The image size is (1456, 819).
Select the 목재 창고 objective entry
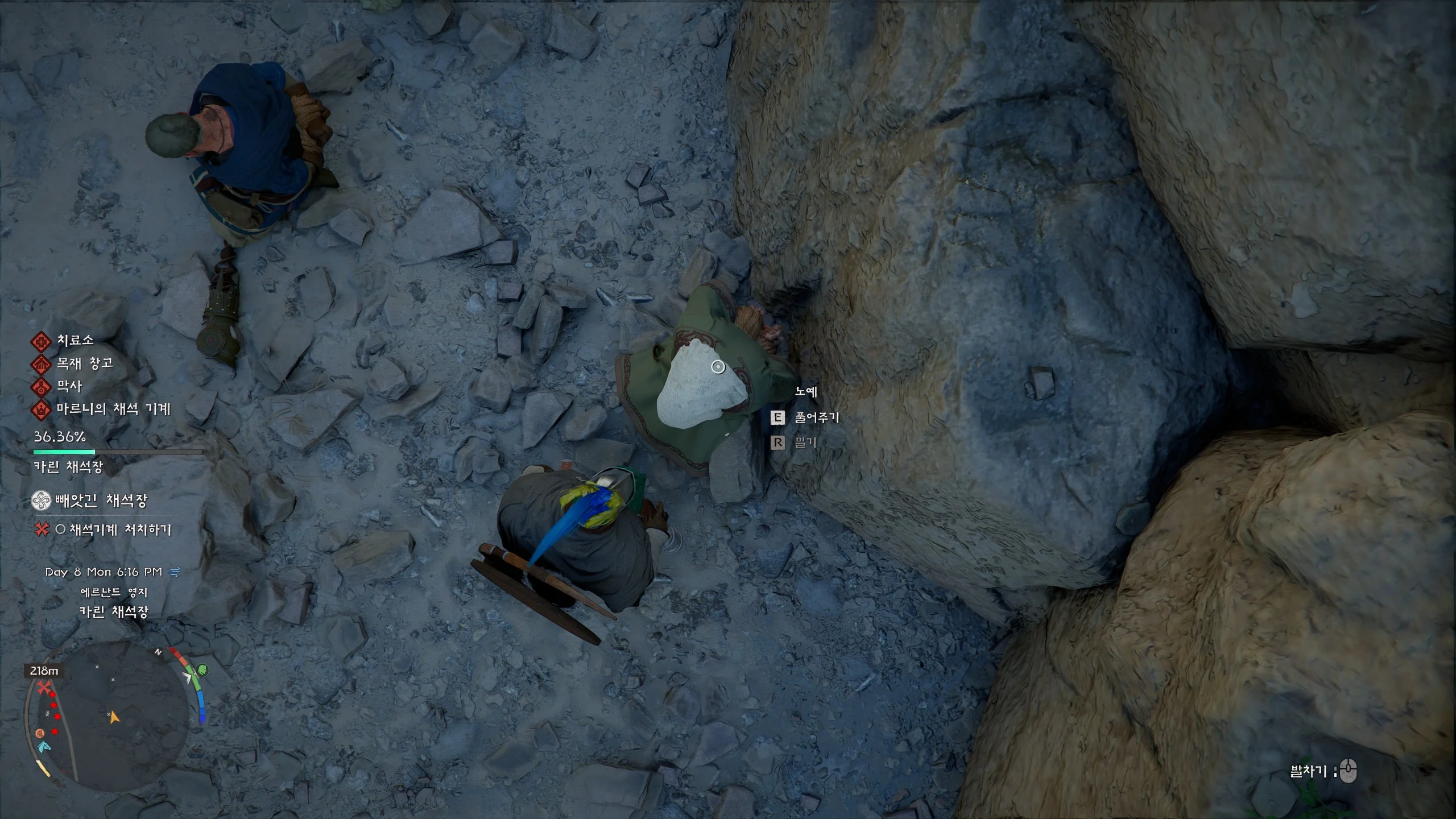(84, 363)
